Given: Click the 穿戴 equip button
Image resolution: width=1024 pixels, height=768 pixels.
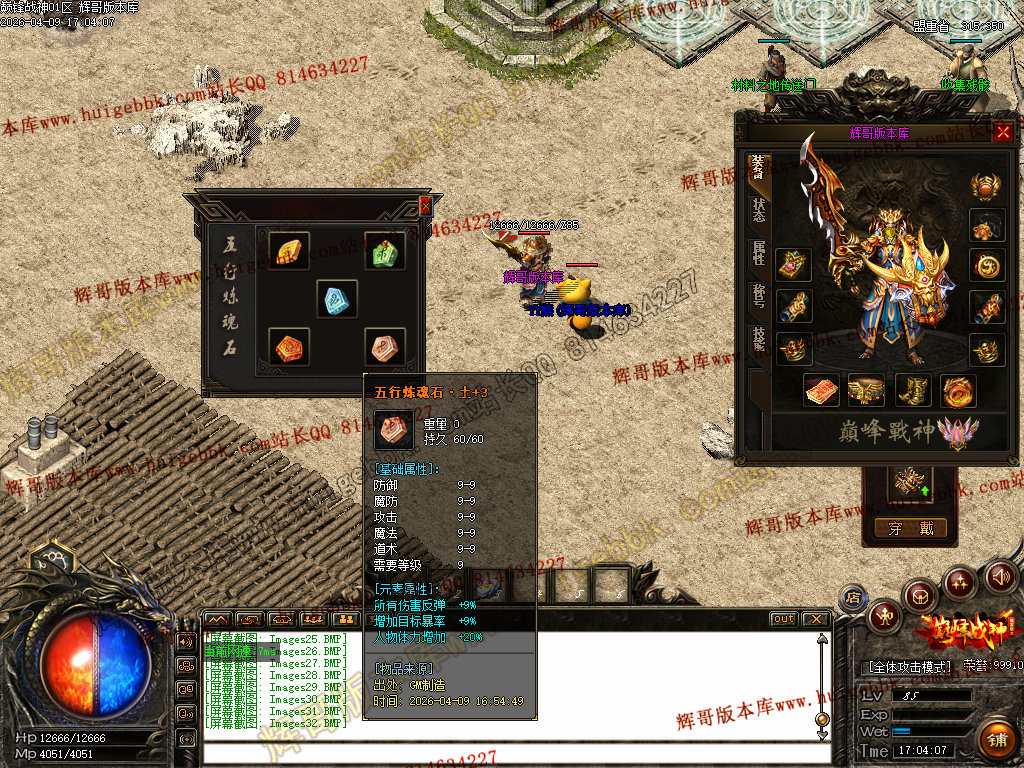Looking at the screenshot, I should point(910,528).
